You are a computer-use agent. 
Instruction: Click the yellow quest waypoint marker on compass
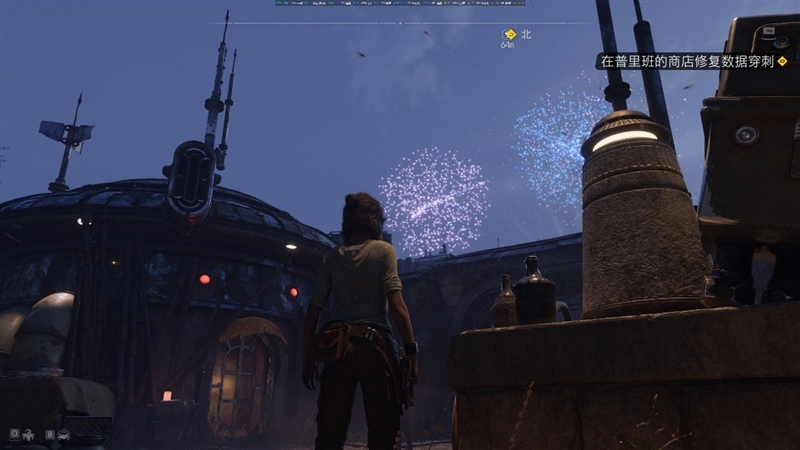point(508,34)
